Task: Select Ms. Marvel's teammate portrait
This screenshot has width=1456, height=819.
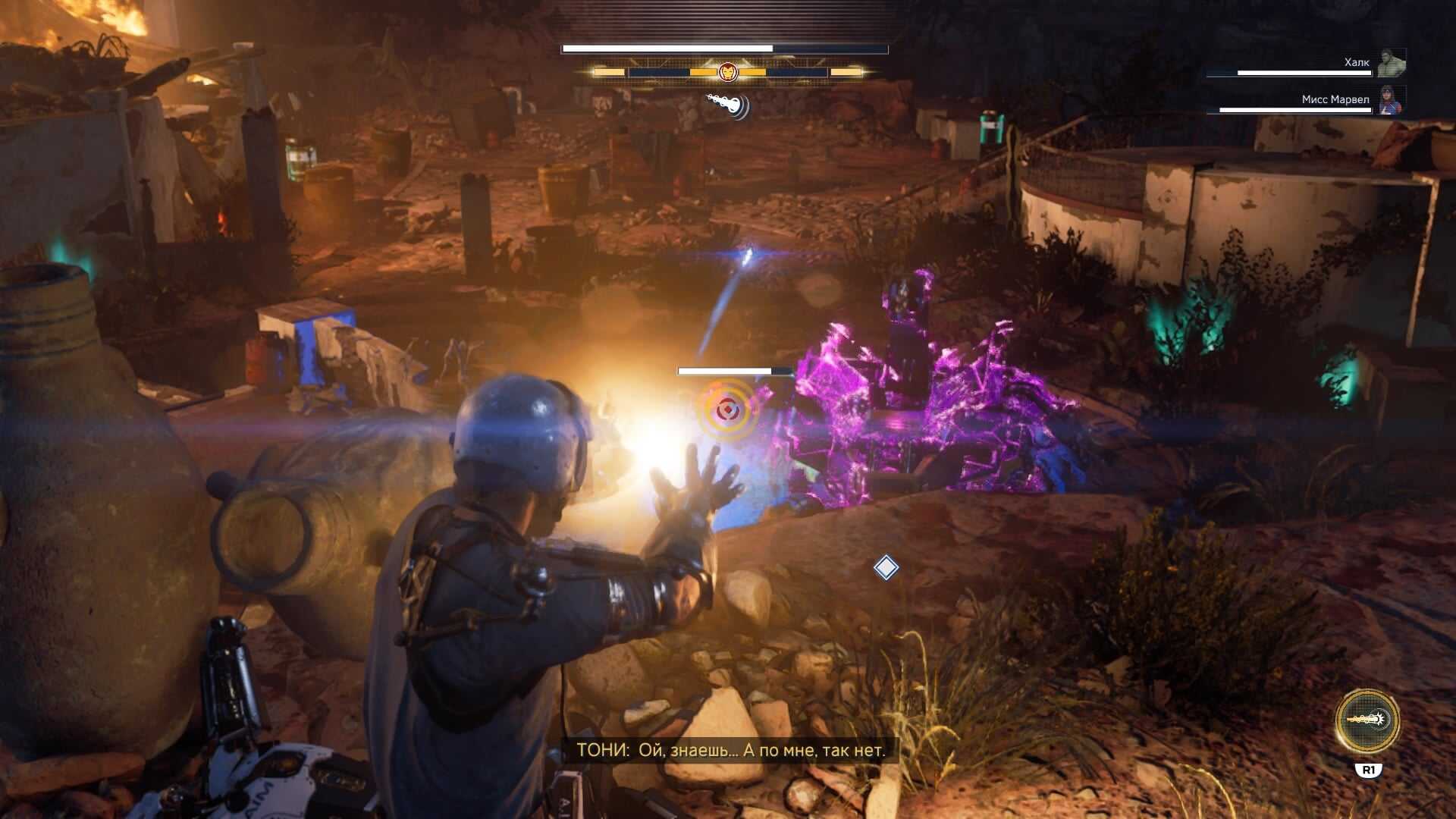Action: pos(1392,100)
